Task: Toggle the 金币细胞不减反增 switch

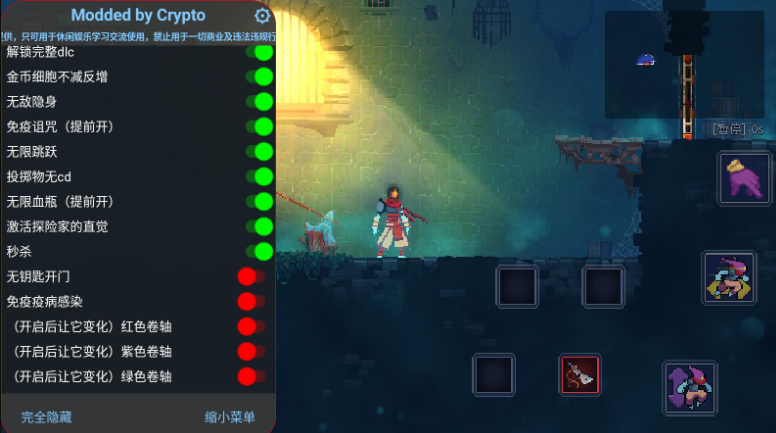Action: coord(259,77)
